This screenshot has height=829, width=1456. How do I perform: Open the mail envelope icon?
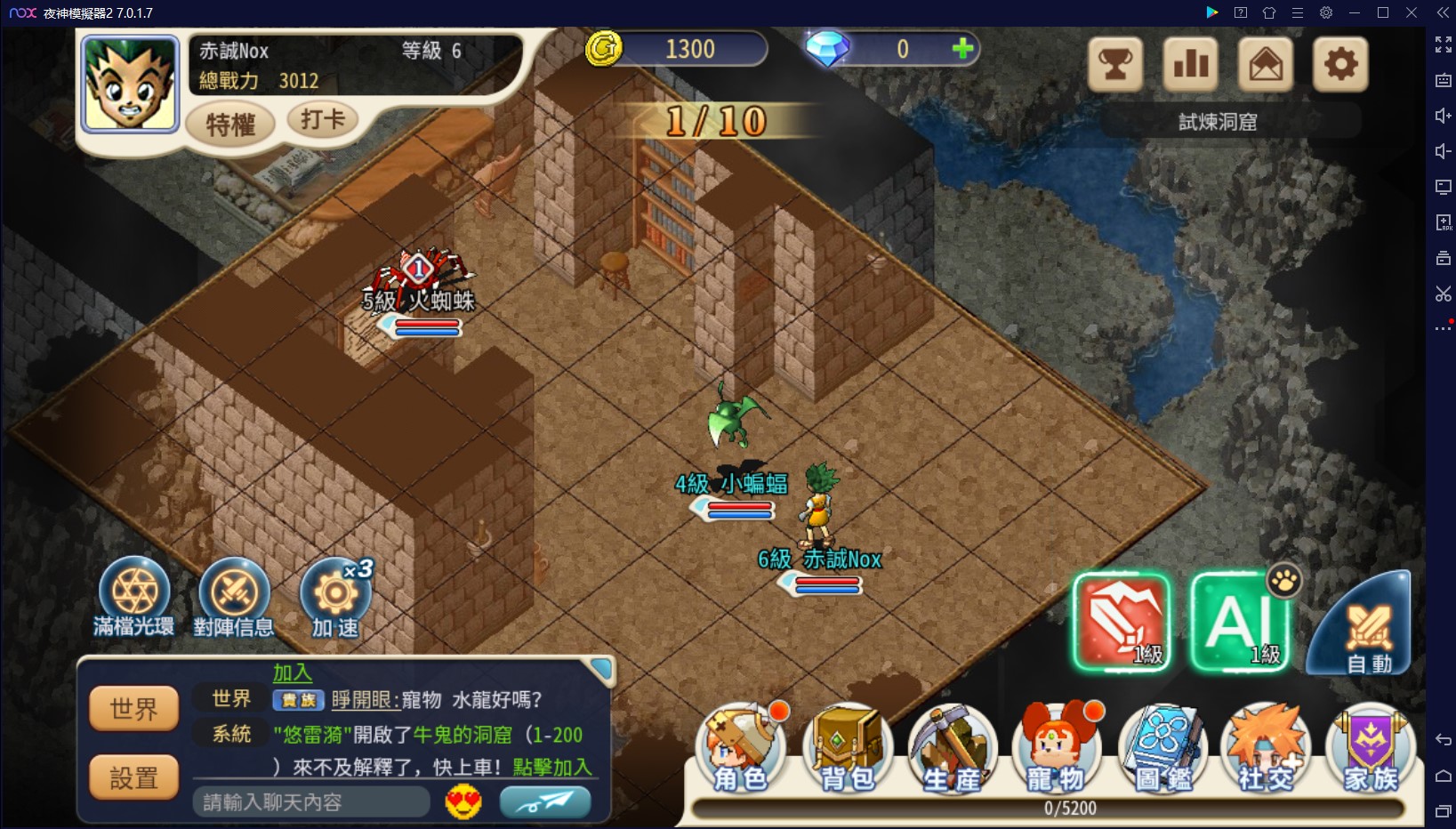pyautogui.click(x=1265, y=64)
